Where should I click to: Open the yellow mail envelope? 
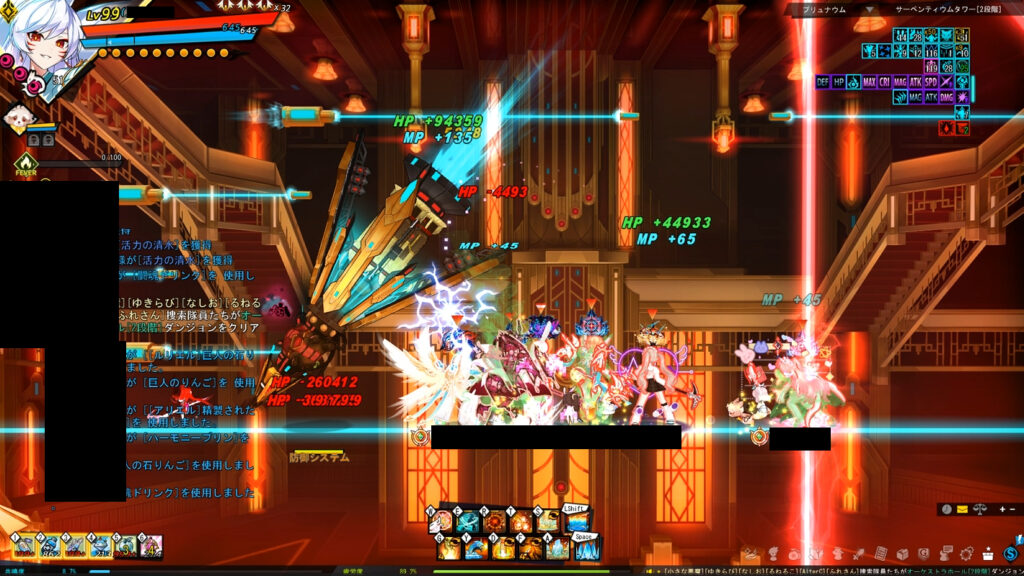tap(961, 509)
